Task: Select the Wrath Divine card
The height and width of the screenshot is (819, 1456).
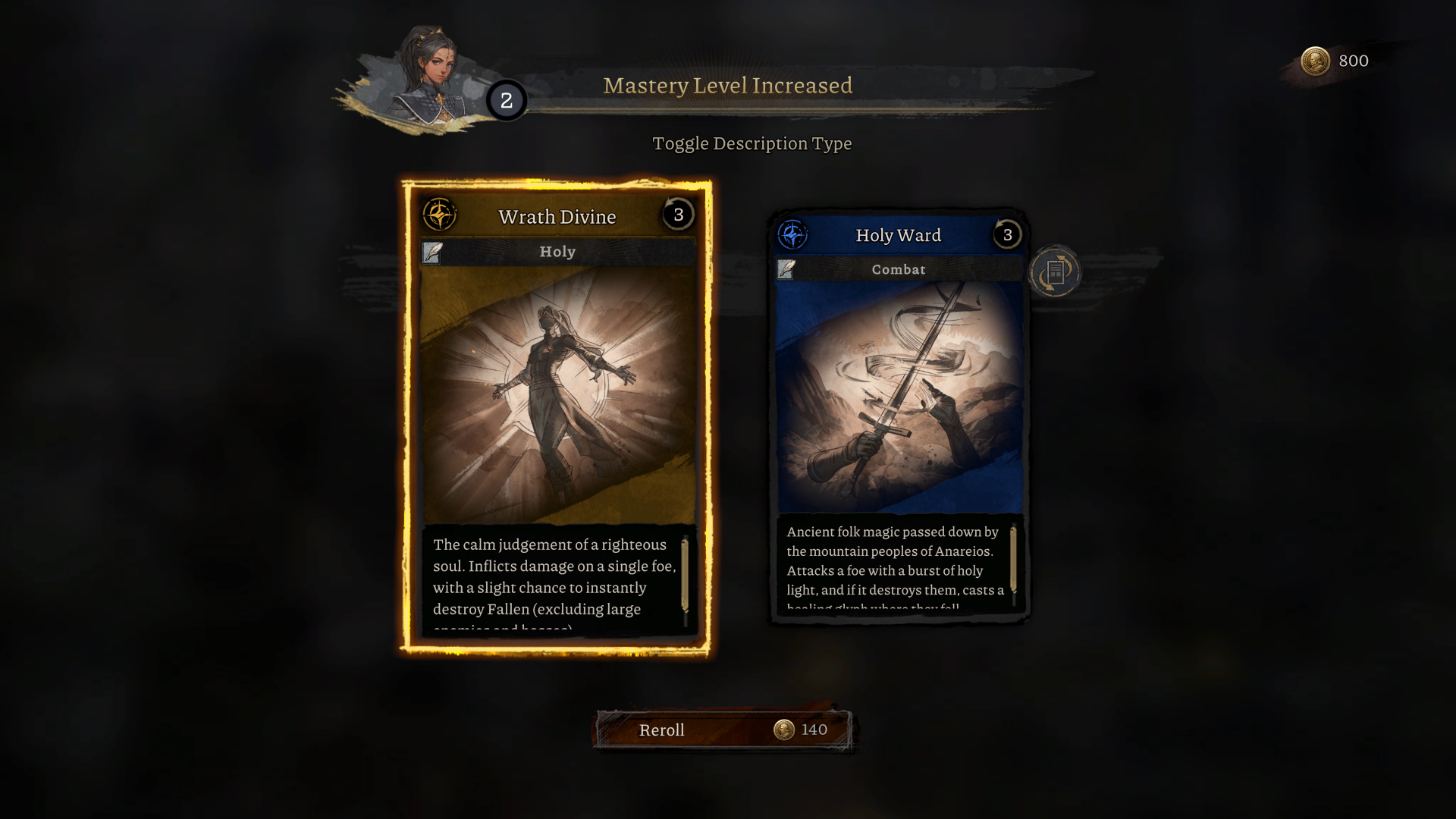Action: 557,394
